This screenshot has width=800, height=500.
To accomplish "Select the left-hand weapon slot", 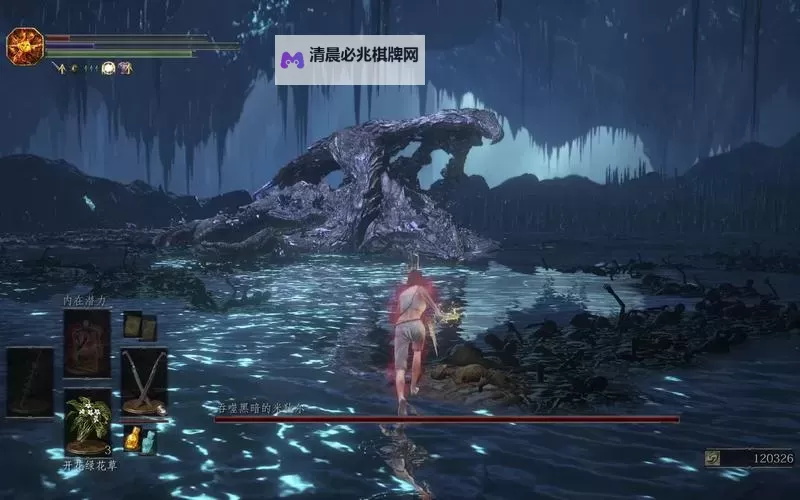I will [29, 381].
